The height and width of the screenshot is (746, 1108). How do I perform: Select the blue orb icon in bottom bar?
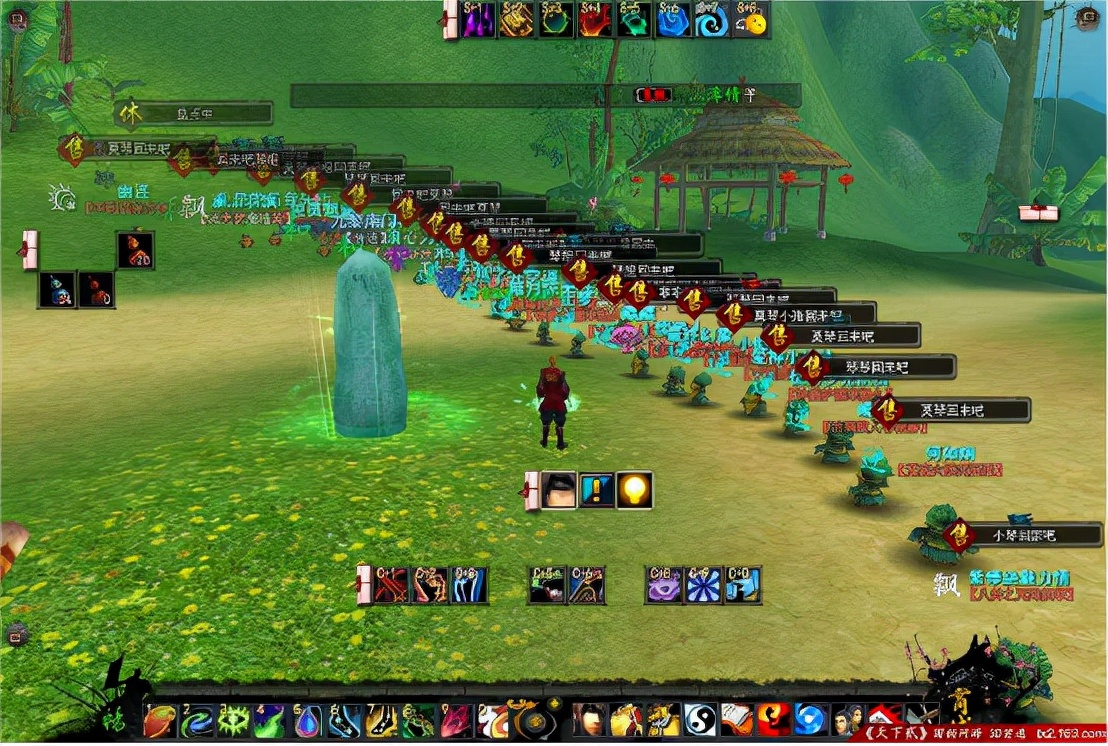click(x=808, y=719)
